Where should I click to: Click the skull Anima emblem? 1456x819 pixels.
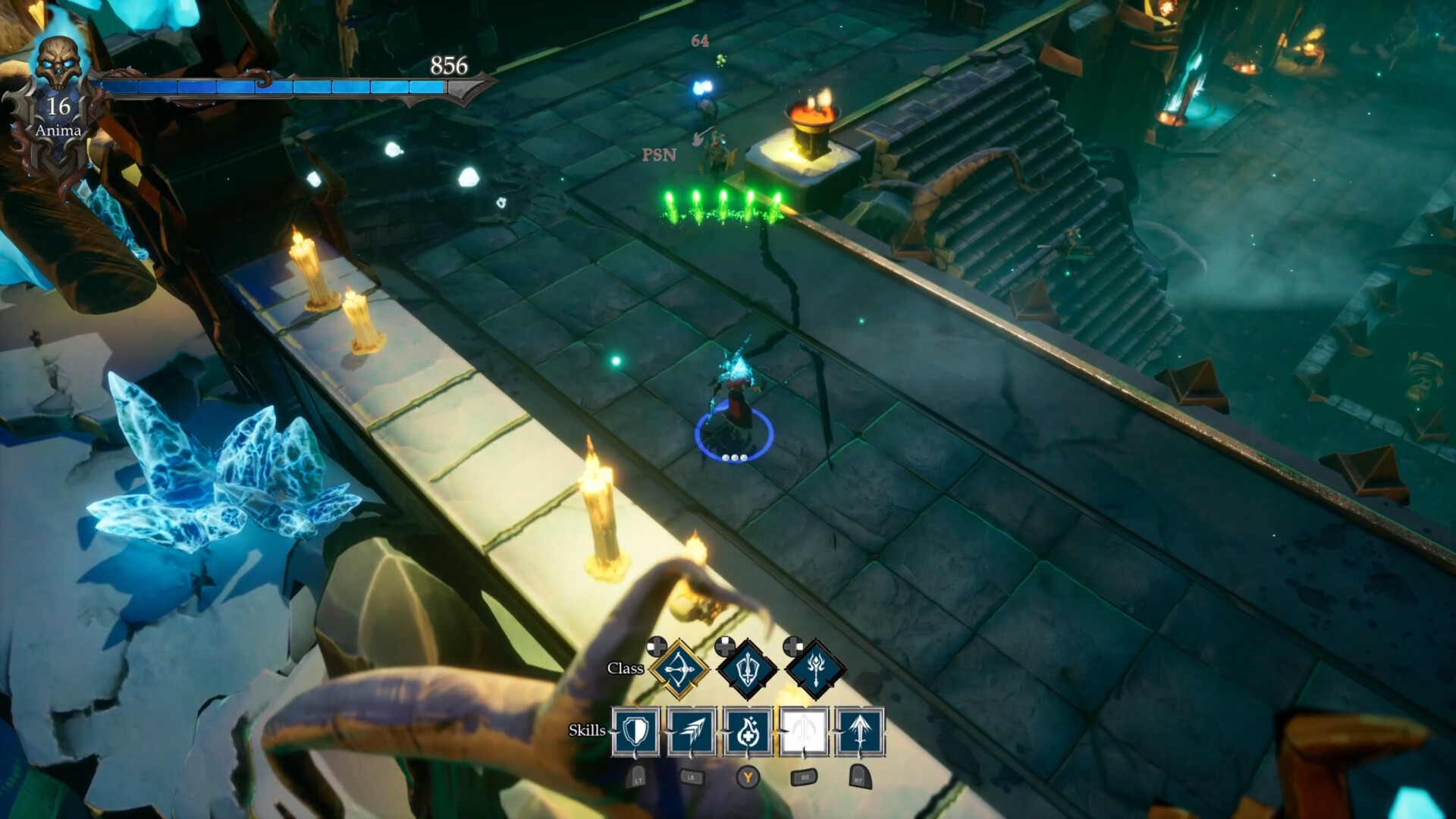pos(59,61)
